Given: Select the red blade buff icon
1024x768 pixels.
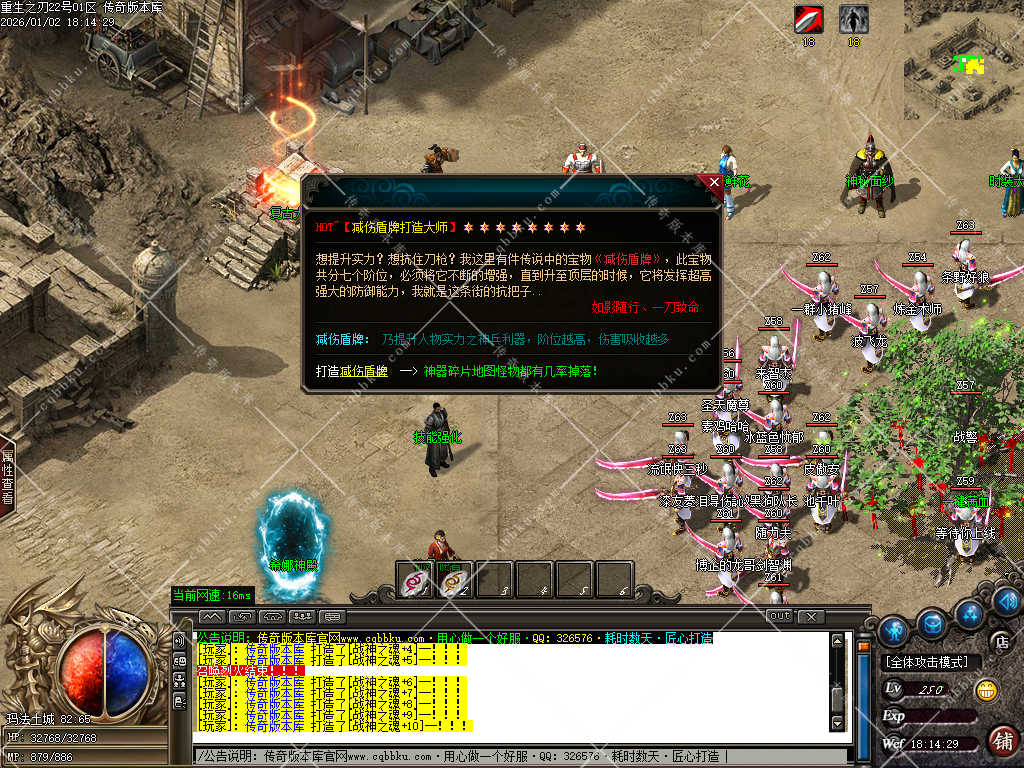Looking at the screenshot, I should 808,18.
